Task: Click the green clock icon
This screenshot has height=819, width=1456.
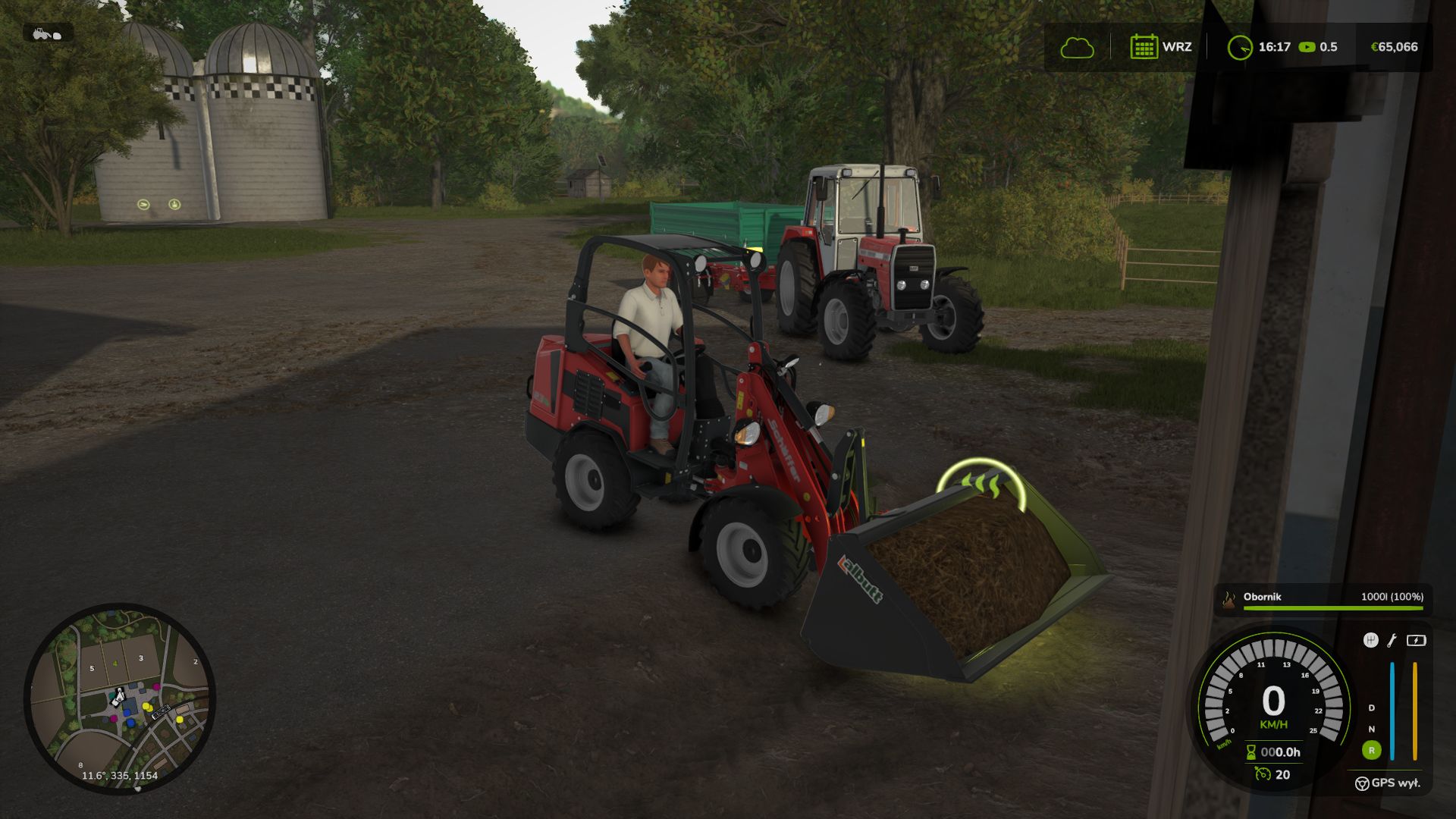Action: (1240, 48)
